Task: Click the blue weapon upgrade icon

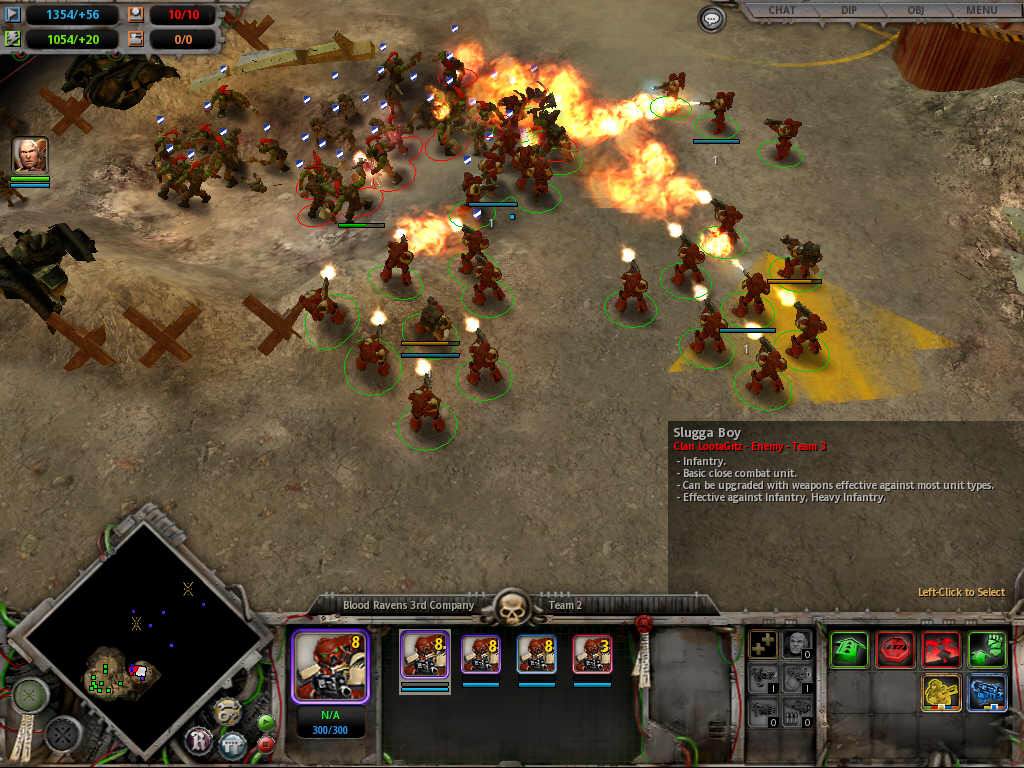Action: [x=987, y=693]
